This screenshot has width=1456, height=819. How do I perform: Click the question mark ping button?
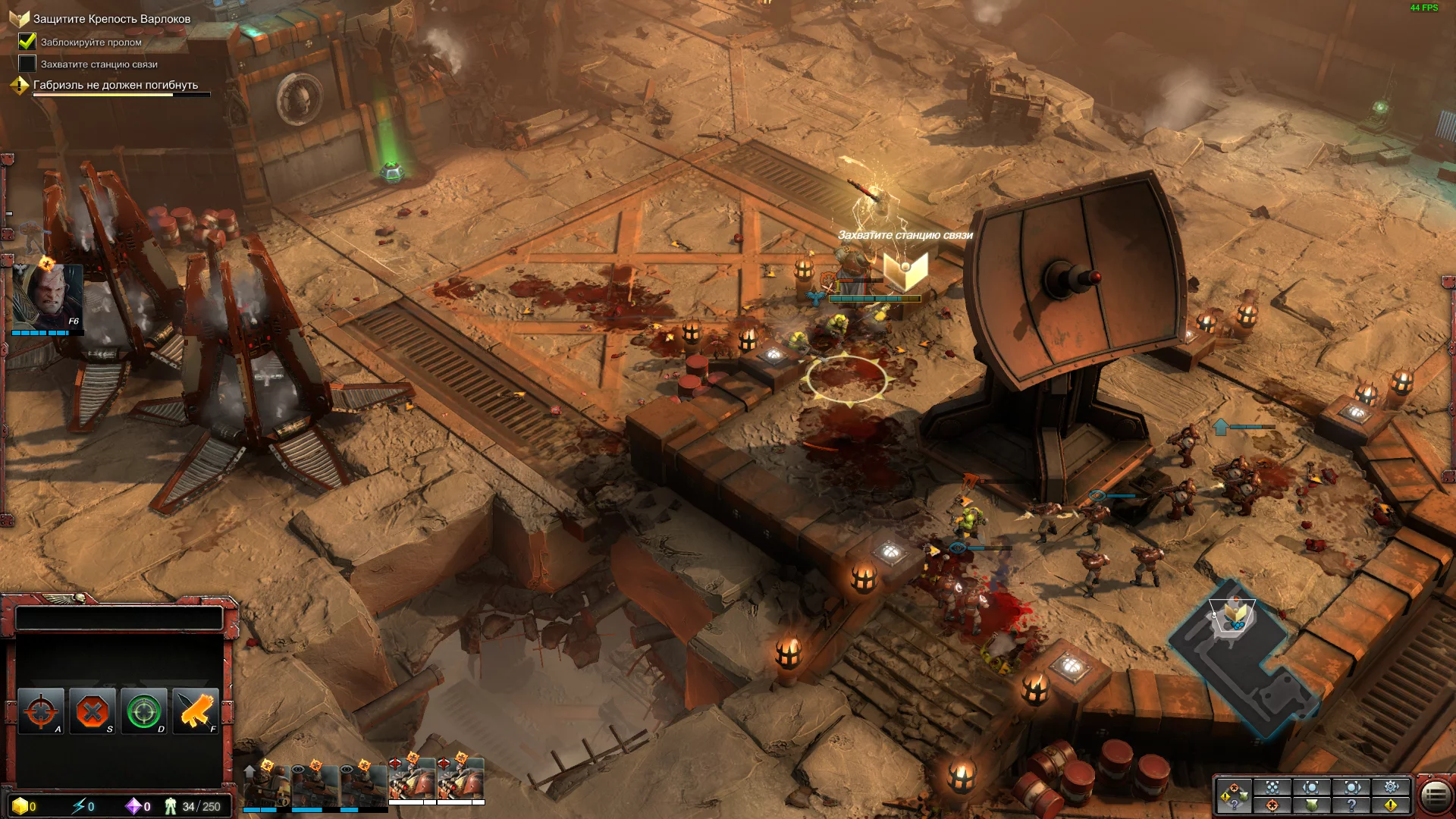[x=1351, y=805]
